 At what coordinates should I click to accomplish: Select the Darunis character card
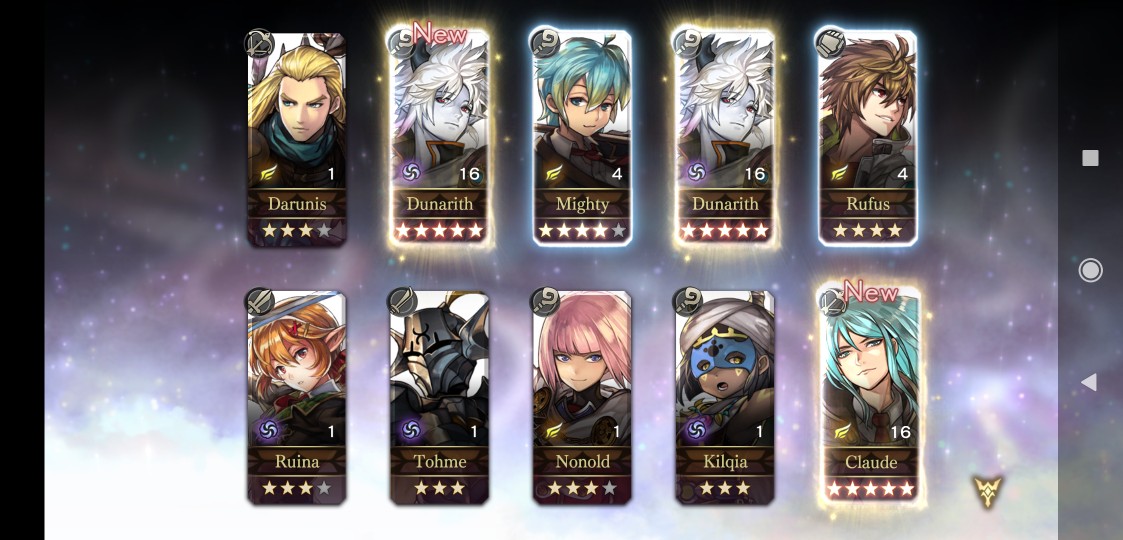coord(297,139)
